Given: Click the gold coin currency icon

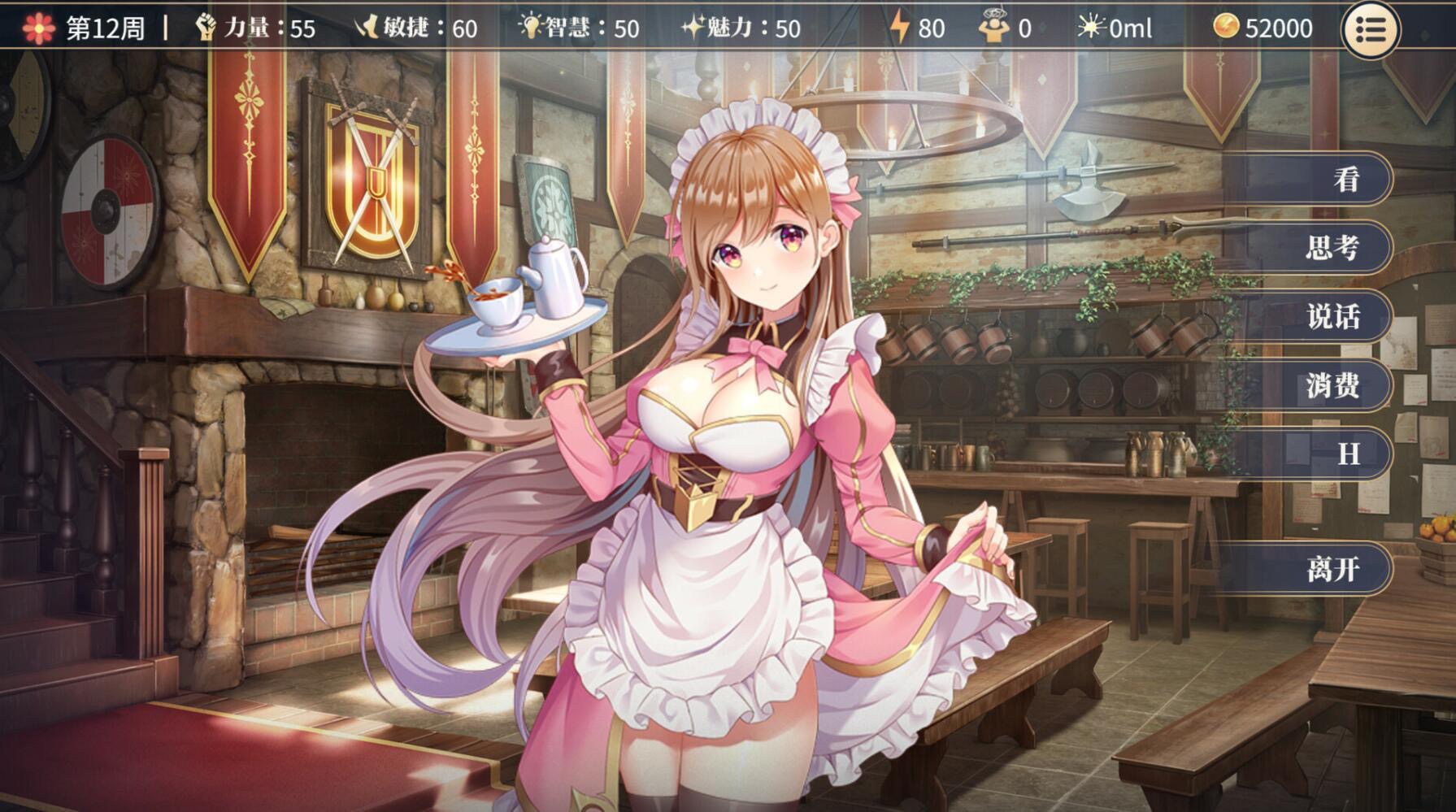Looking at the screenshot, I should (x=1226, y=24).
